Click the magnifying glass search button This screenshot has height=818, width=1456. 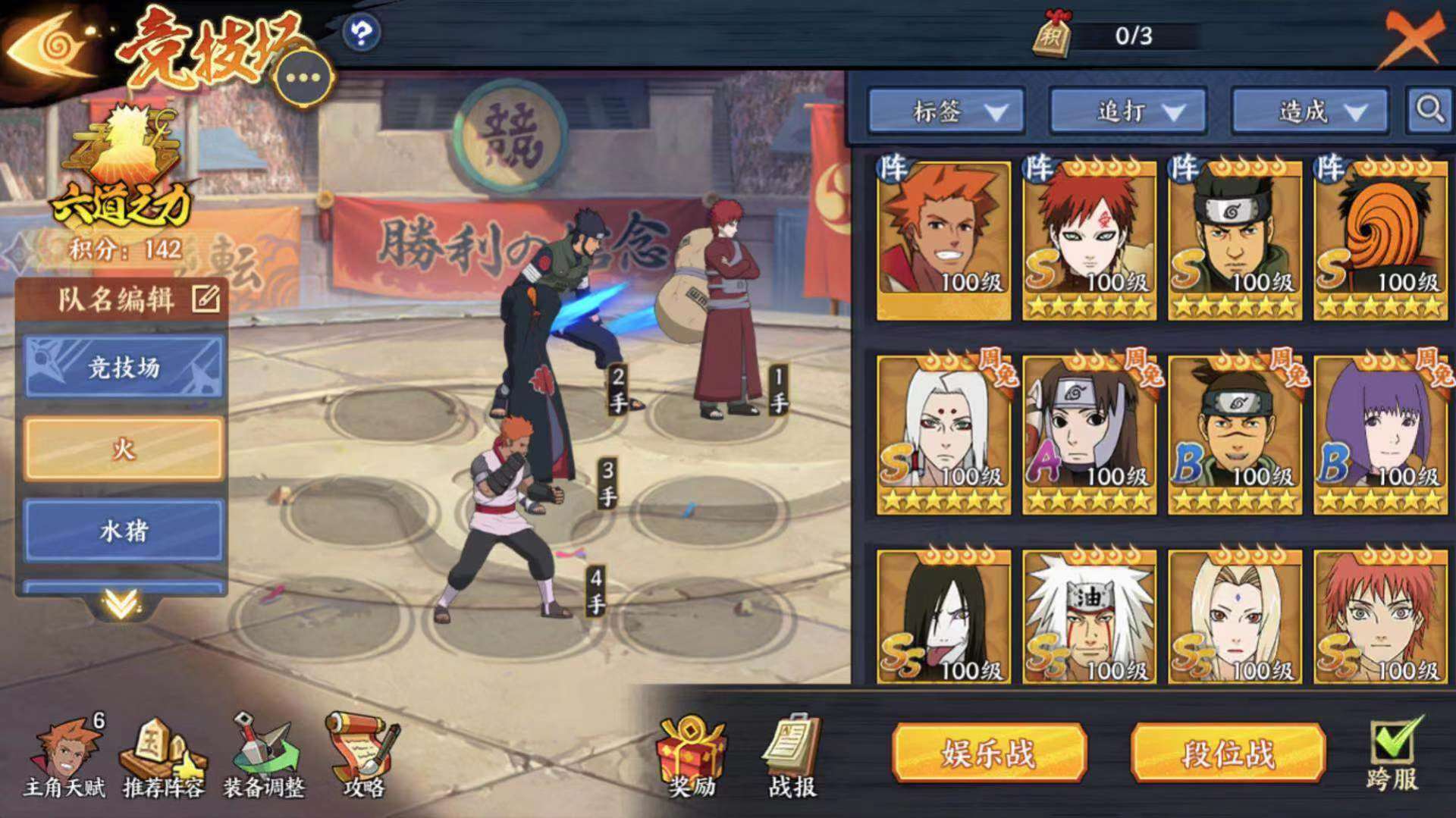(x=1429, y=111)
